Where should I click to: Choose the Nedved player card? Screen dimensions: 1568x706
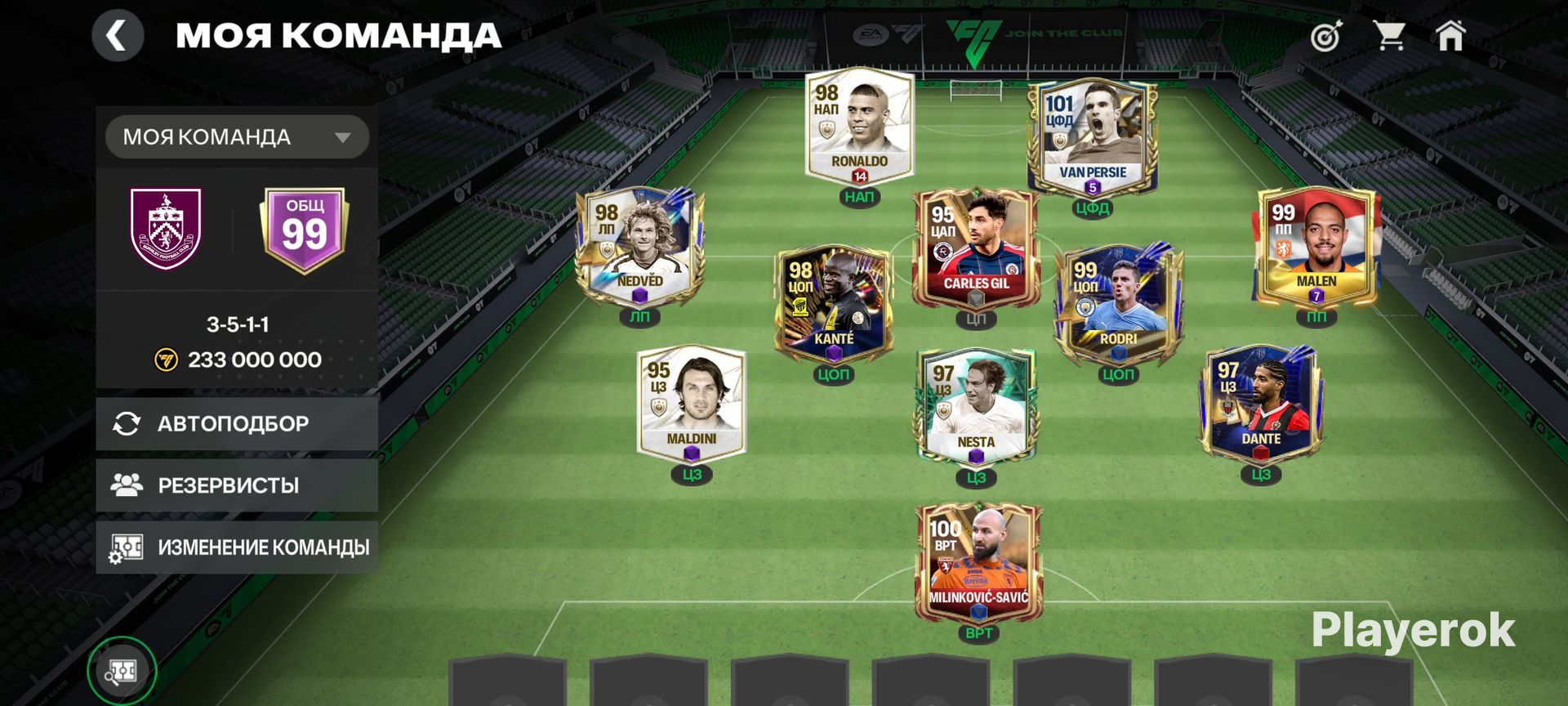click(x=639, y=245)
